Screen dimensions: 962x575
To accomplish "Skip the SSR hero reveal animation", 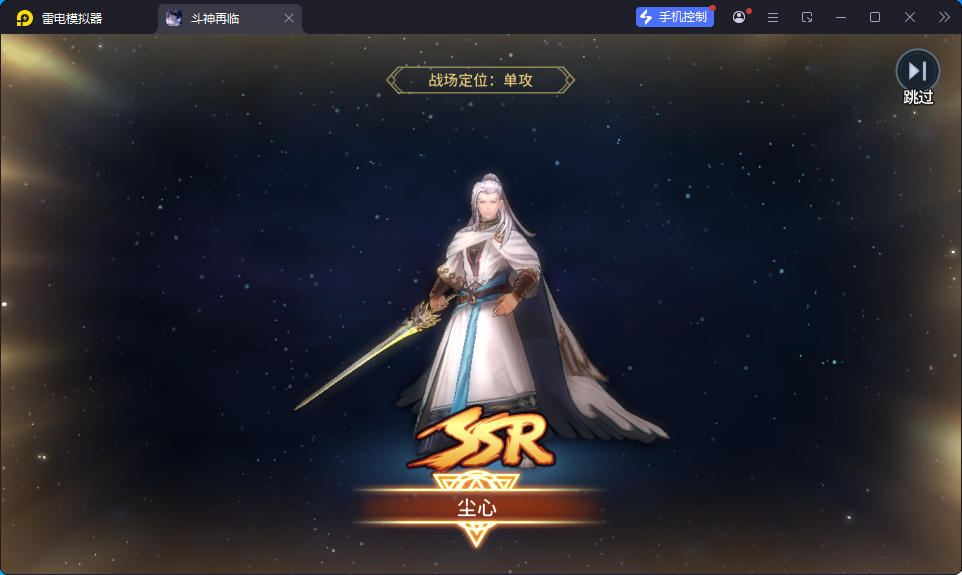I will [x=917, y=72].
